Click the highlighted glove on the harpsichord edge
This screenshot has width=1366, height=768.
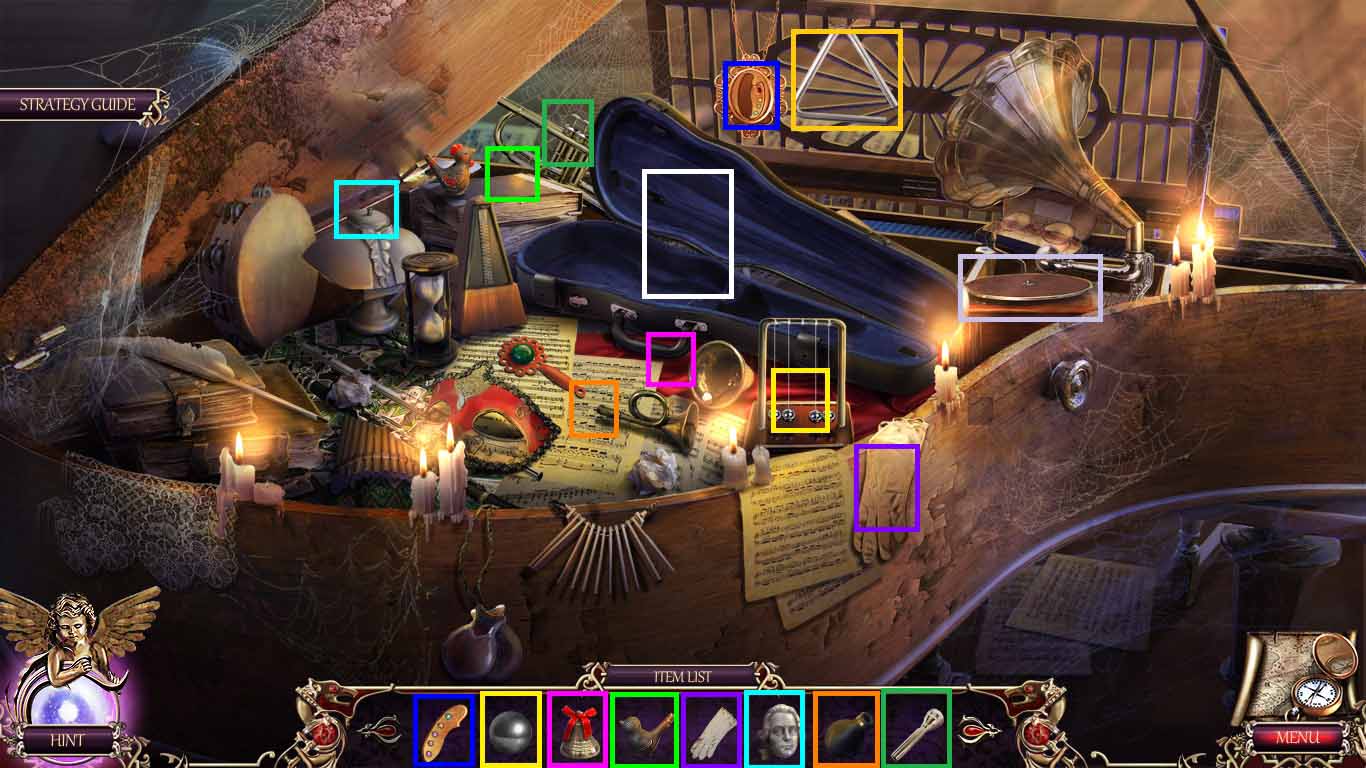click(886, 489)
